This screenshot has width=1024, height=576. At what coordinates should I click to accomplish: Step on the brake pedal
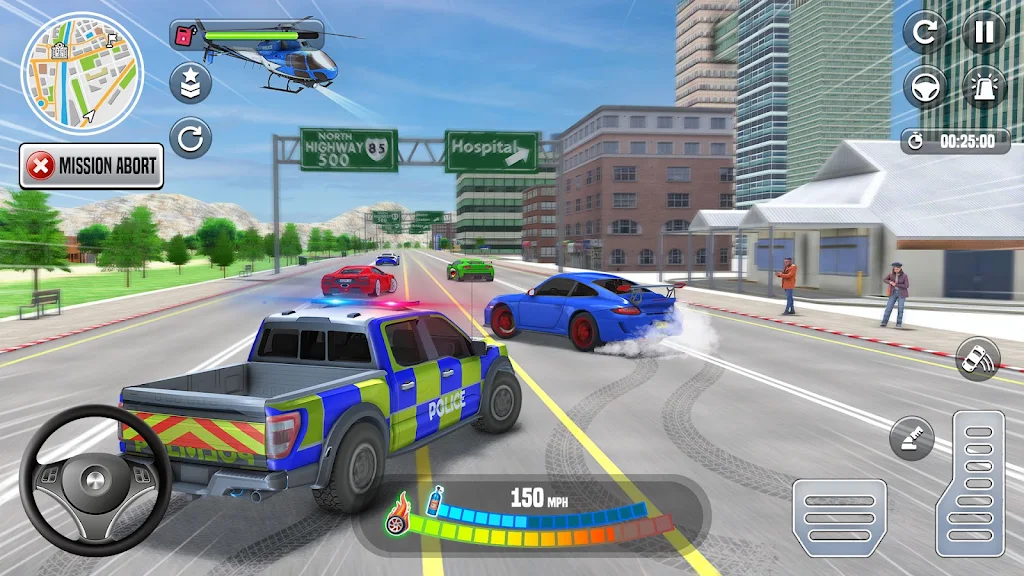point(839,517)
